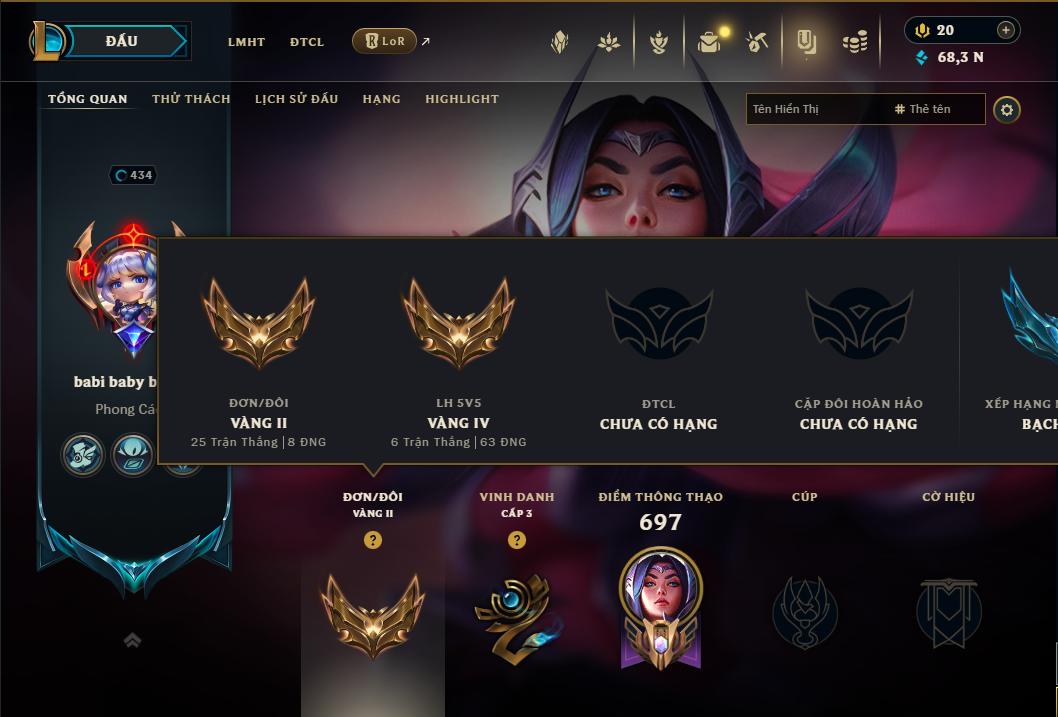Image resolution: width=1058 pixels, height=717 pixels.
Task: Open the backpack collection icon
Action: pyautogui.click(x=709, y=42)
